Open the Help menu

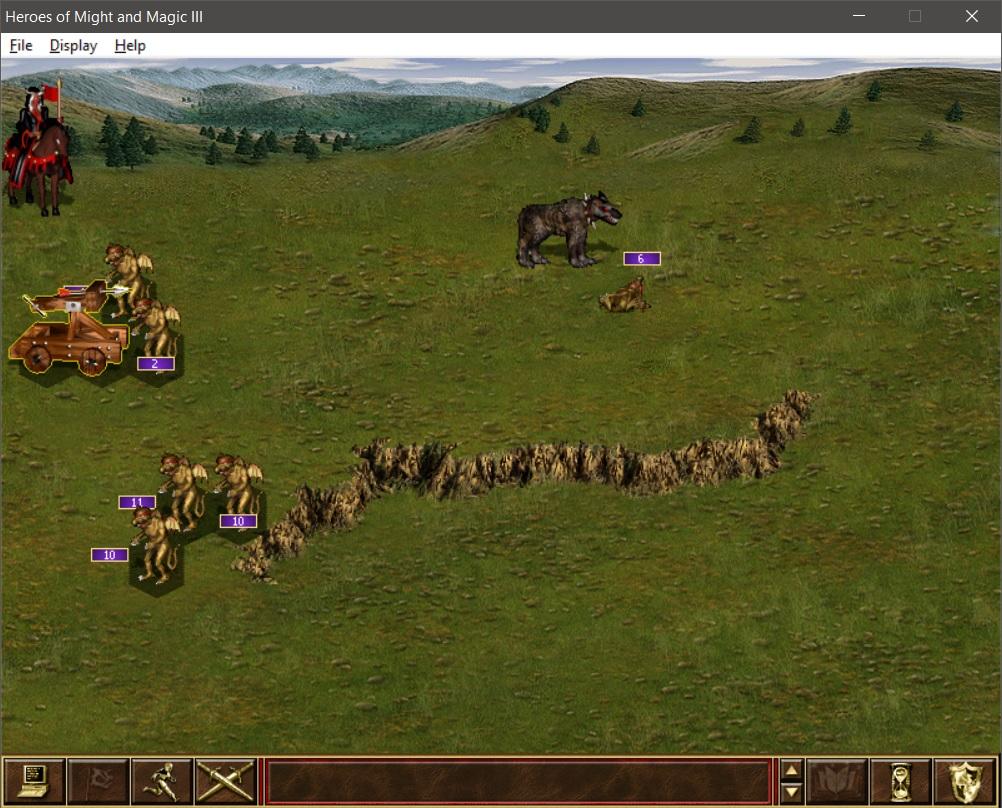(130, 46)
